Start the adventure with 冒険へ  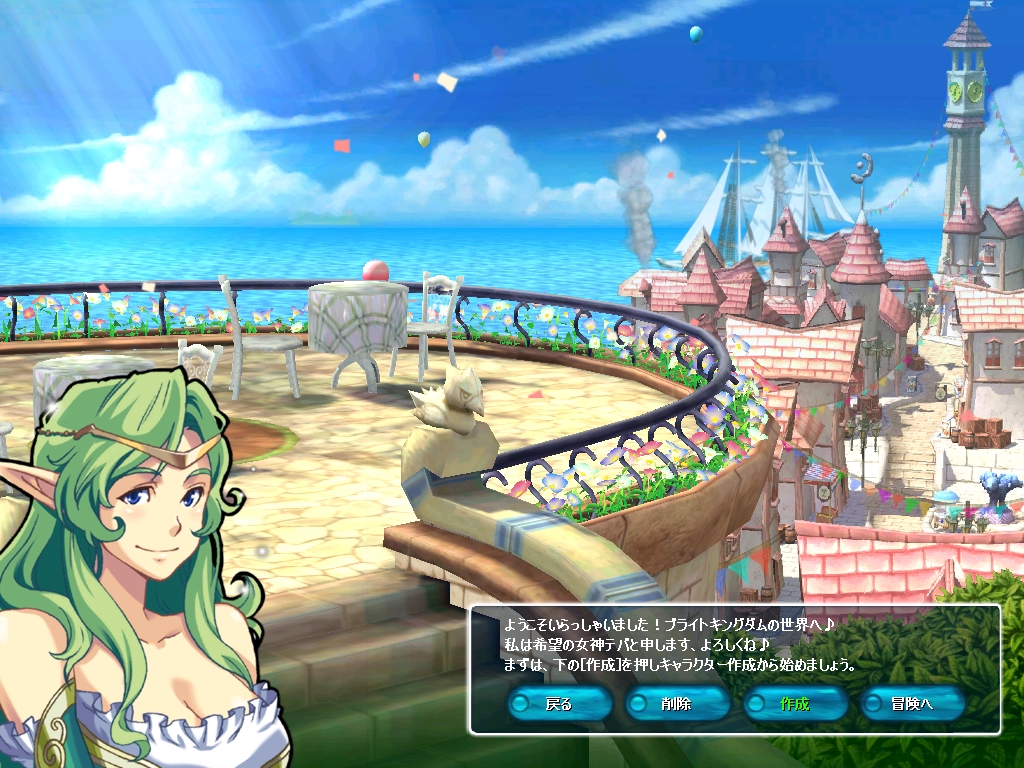913,703
